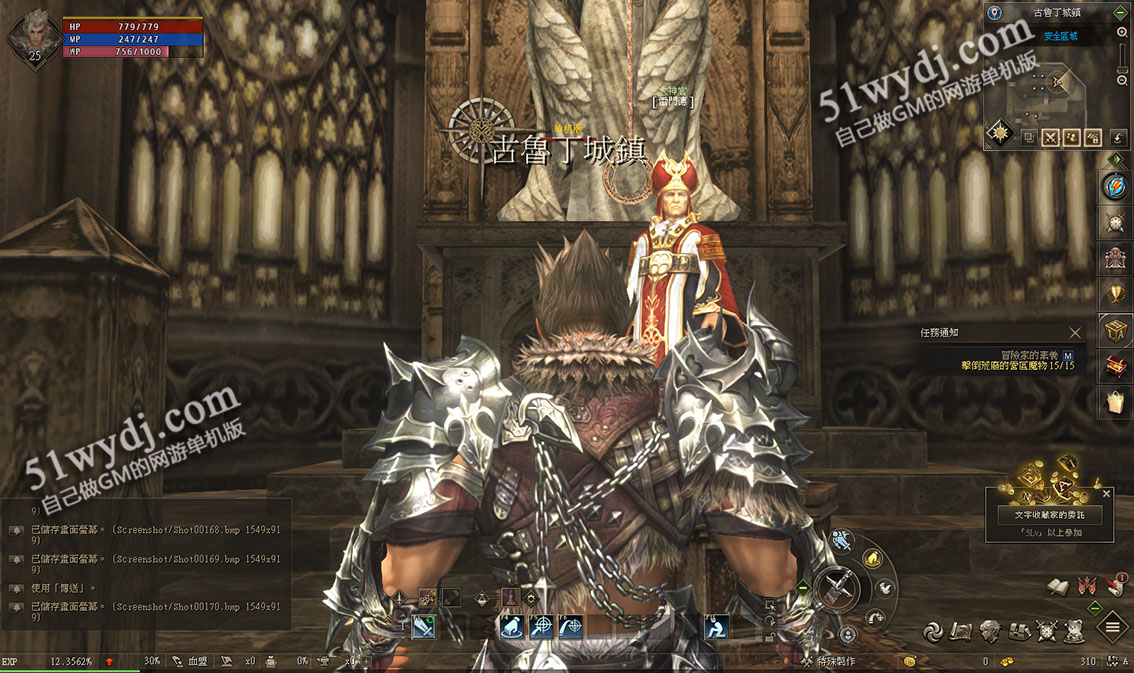This screenshot has height=673, width=1134.
Task: Collapse the minimap with the green minus button
Action: click(1122, 12)
